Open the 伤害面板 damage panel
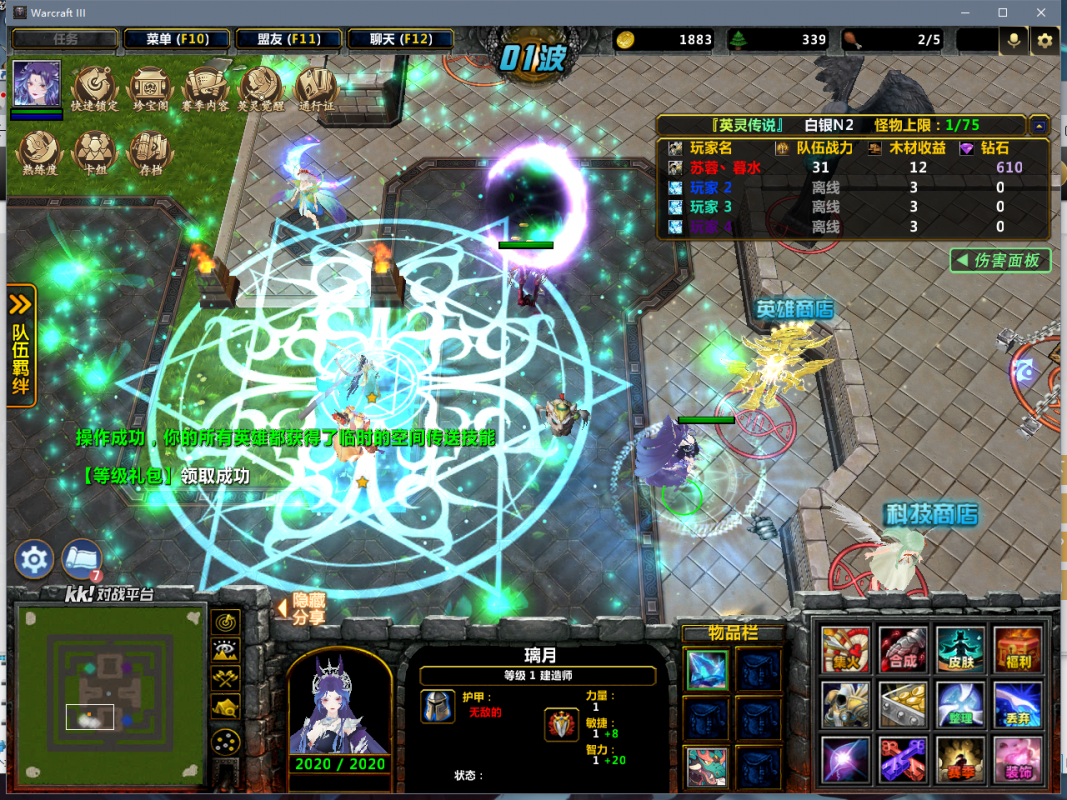Viewport: 1067px width, 800px height. point(1000,261)
